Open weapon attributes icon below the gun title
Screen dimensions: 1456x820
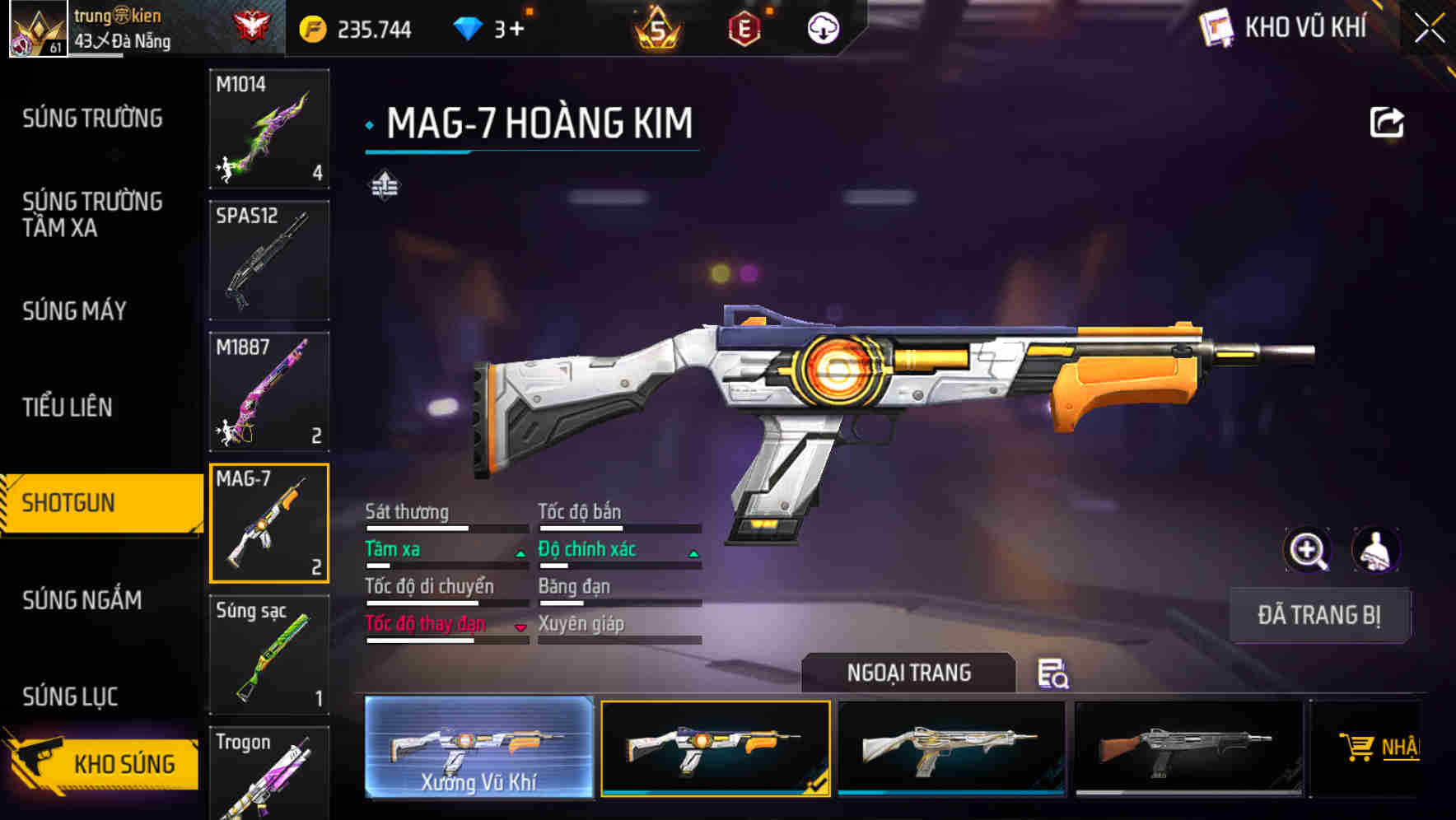(386, 185)
